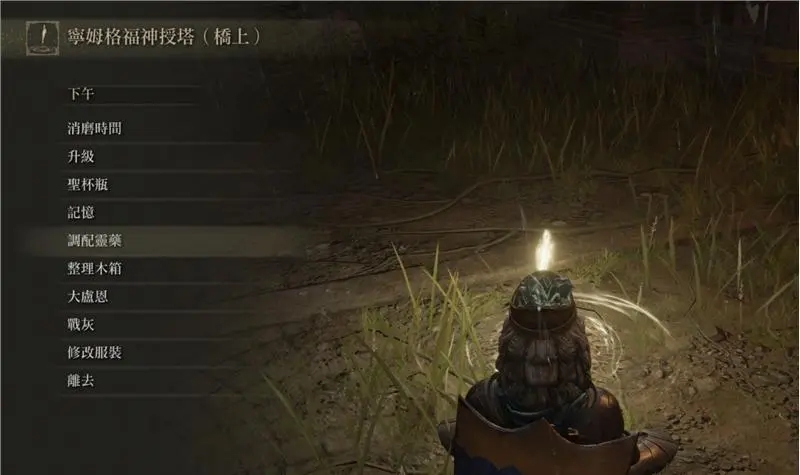Open 整理木箱 to sort the chest

coord(95,269)
